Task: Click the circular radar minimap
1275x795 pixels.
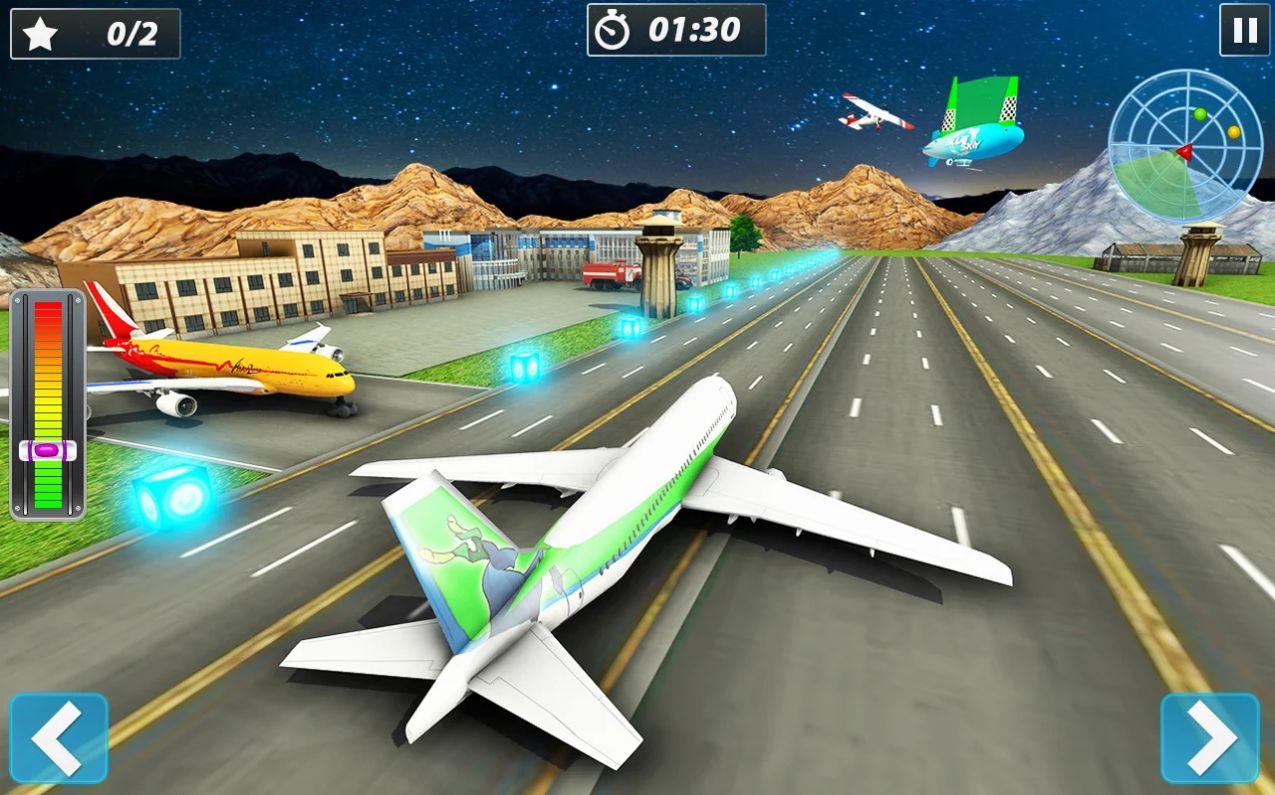Action: tap(1185, 145)
